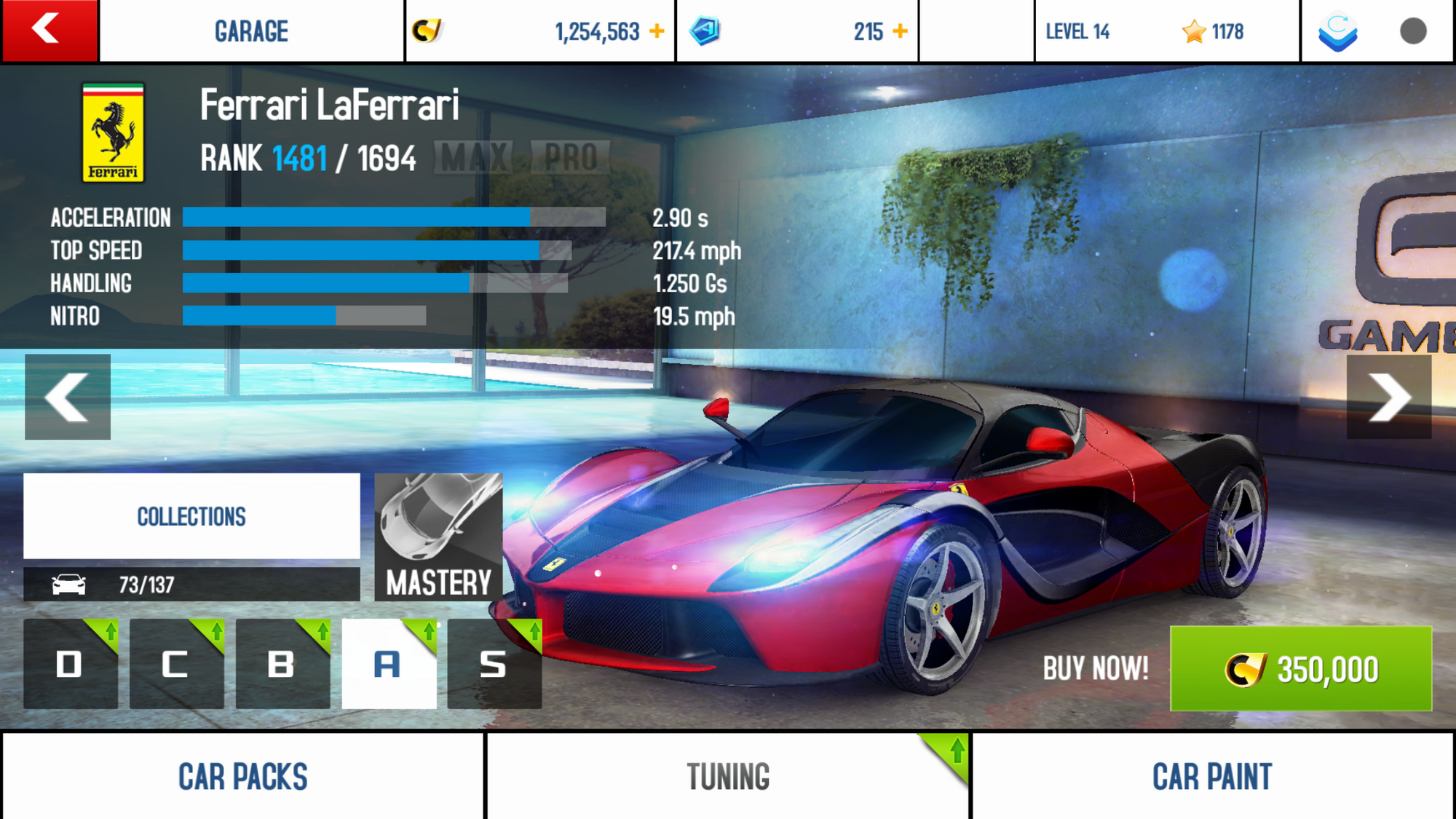Switch to class S cars
Screen dimensions: 1456x819
point(494,664)
